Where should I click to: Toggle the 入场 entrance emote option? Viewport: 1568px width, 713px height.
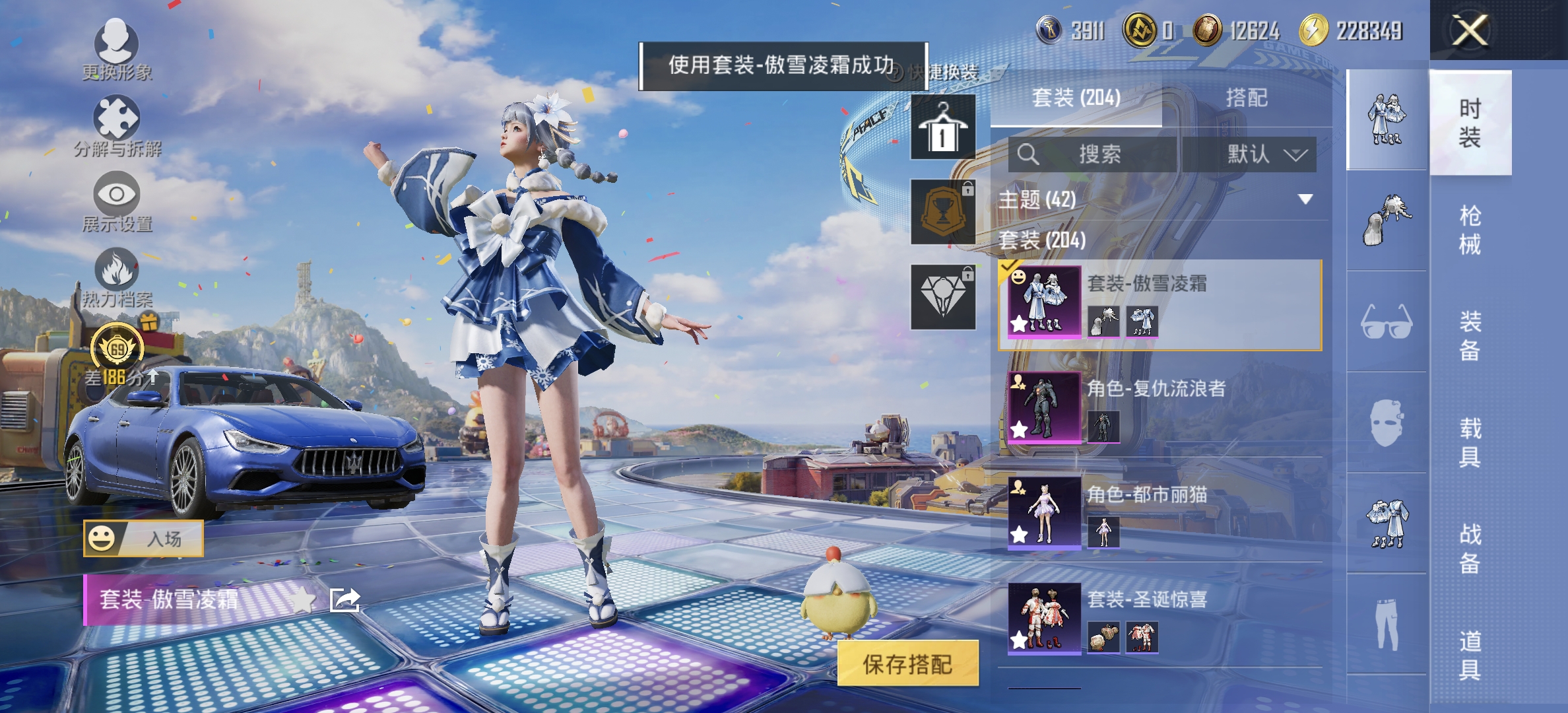click(145, 538)
